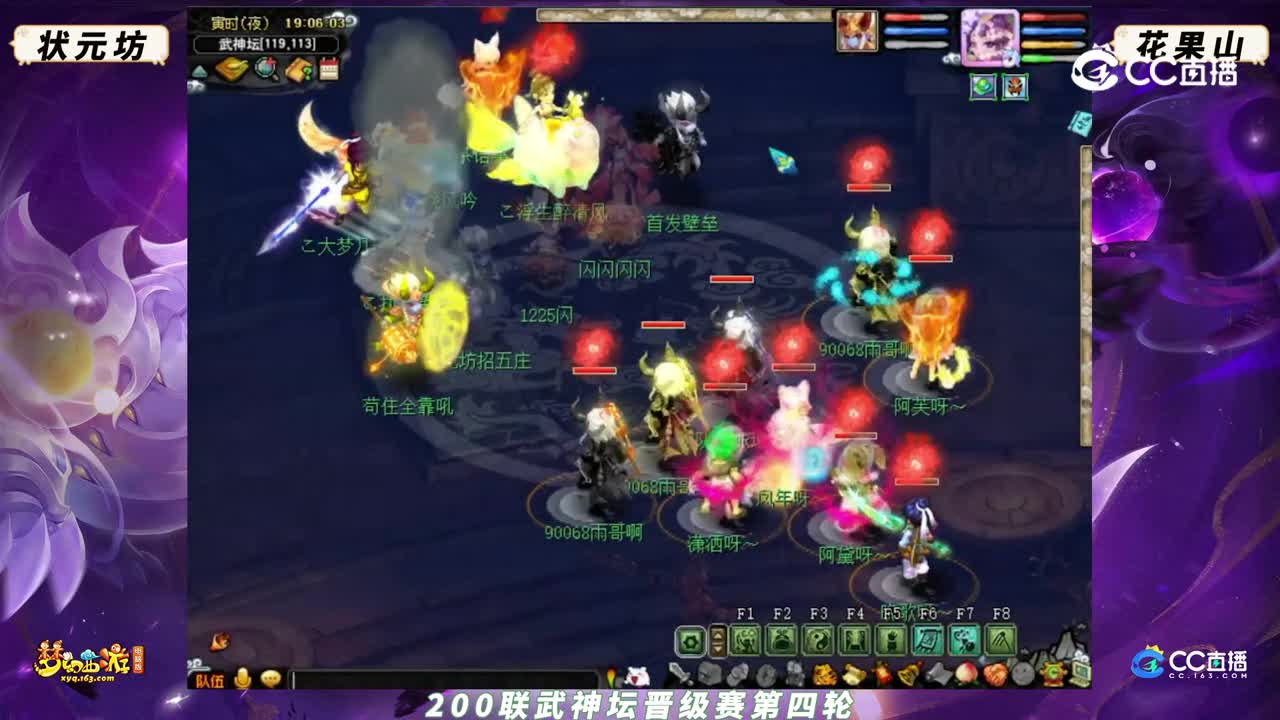Use the peach item in the item bar
The width and height of the screenshot is (1280, 720).
pyautogui.click(x=966, y=673)
